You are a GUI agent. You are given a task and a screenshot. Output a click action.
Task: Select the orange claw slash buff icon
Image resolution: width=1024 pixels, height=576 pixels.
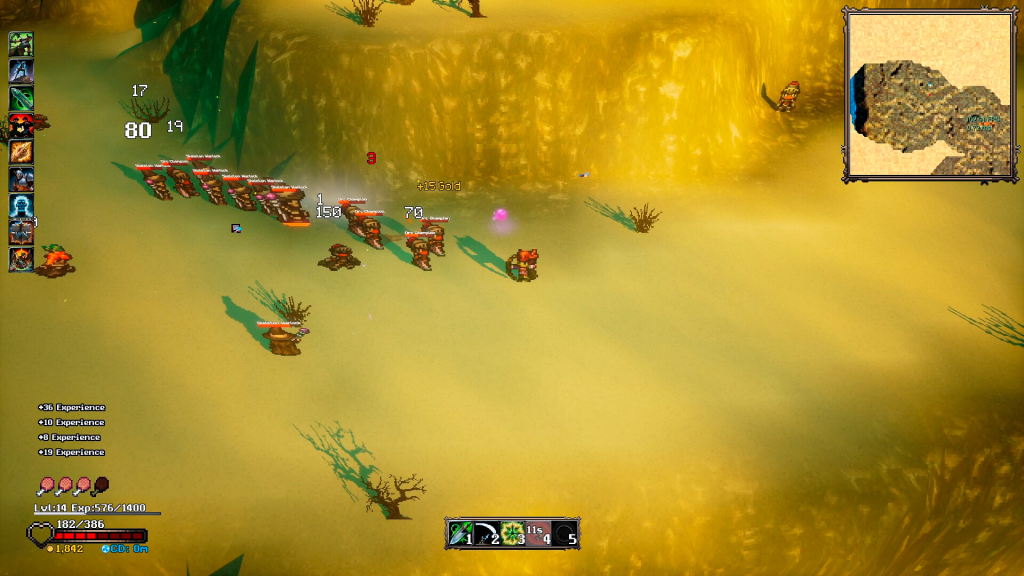[21, 152]
